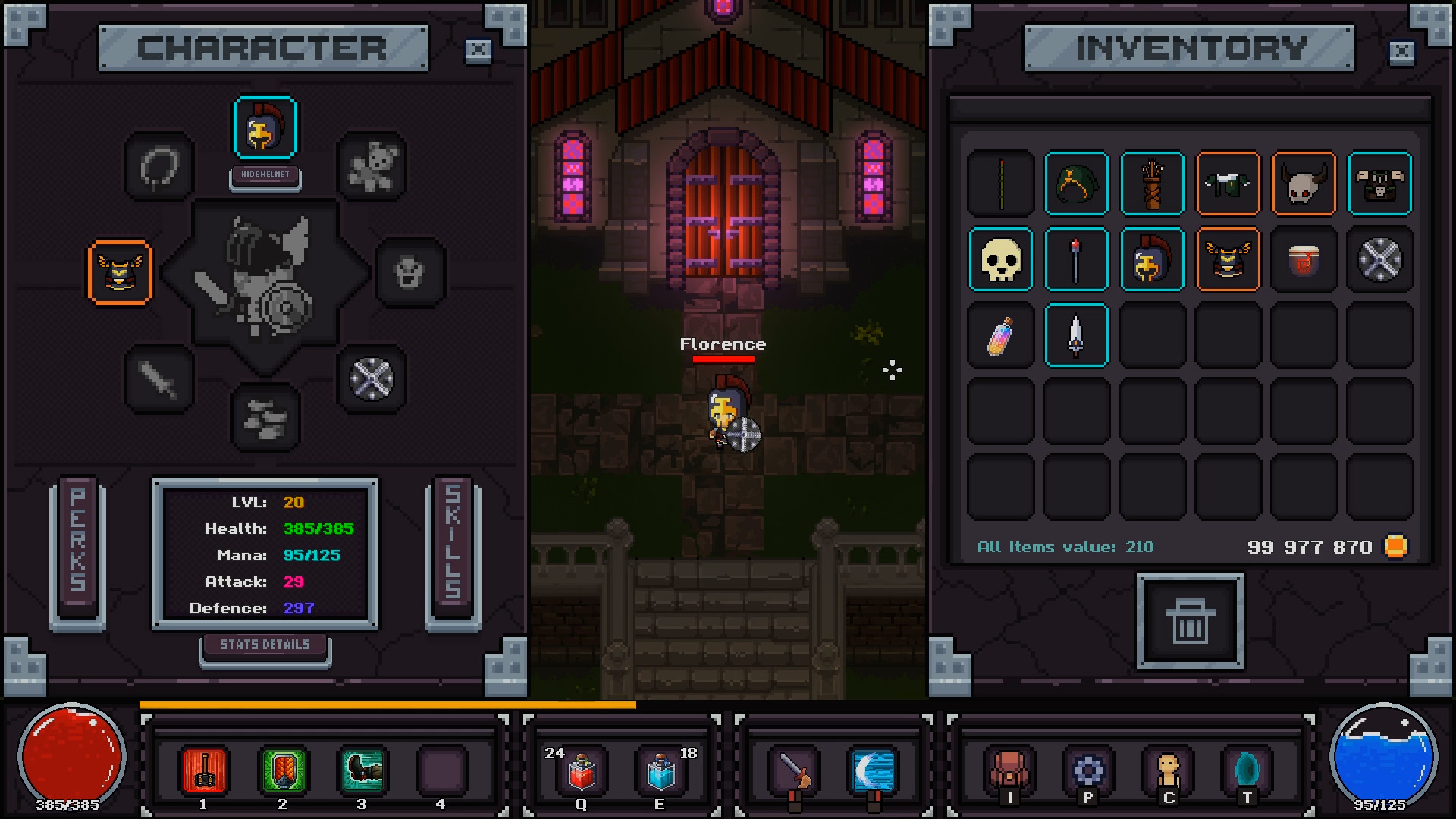
Task: Open Stats Details below the character stats
Action: [x=265, y=644]
